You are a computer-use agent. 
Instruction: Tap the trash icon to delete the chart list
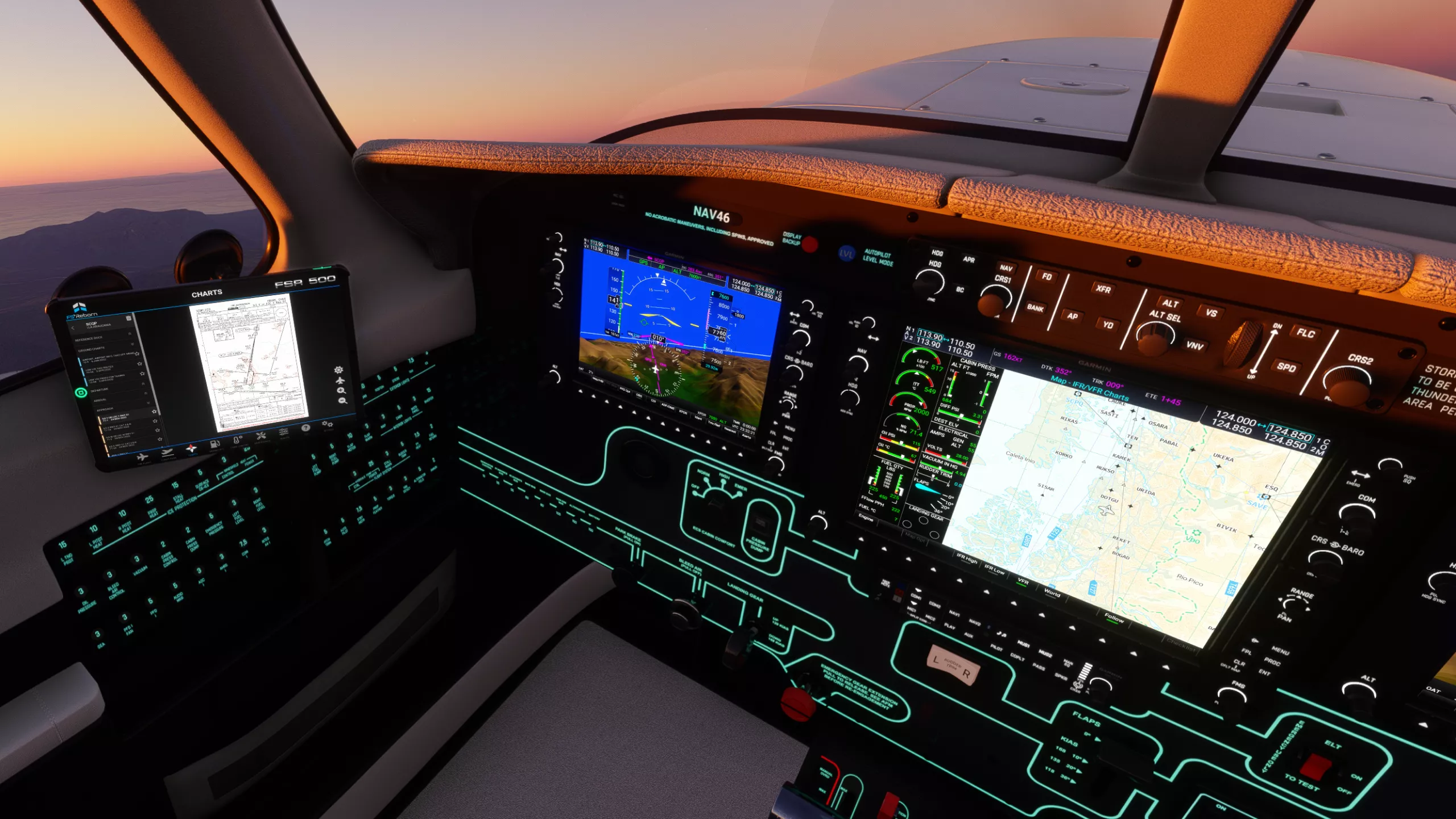click(129, 318)
